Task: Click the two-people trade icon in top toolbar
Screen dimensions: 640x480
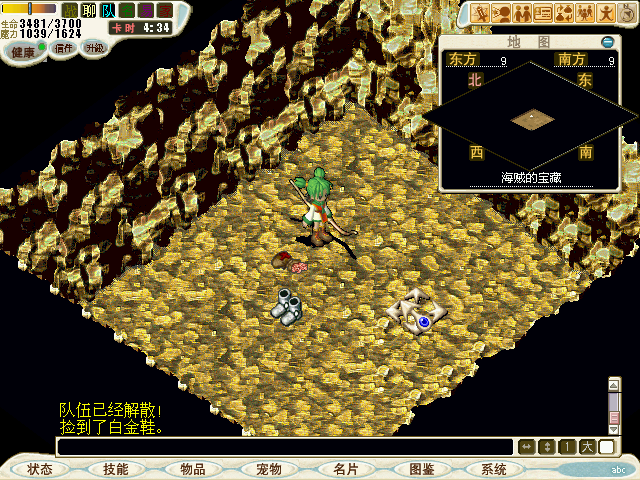Action: point(522,12)
